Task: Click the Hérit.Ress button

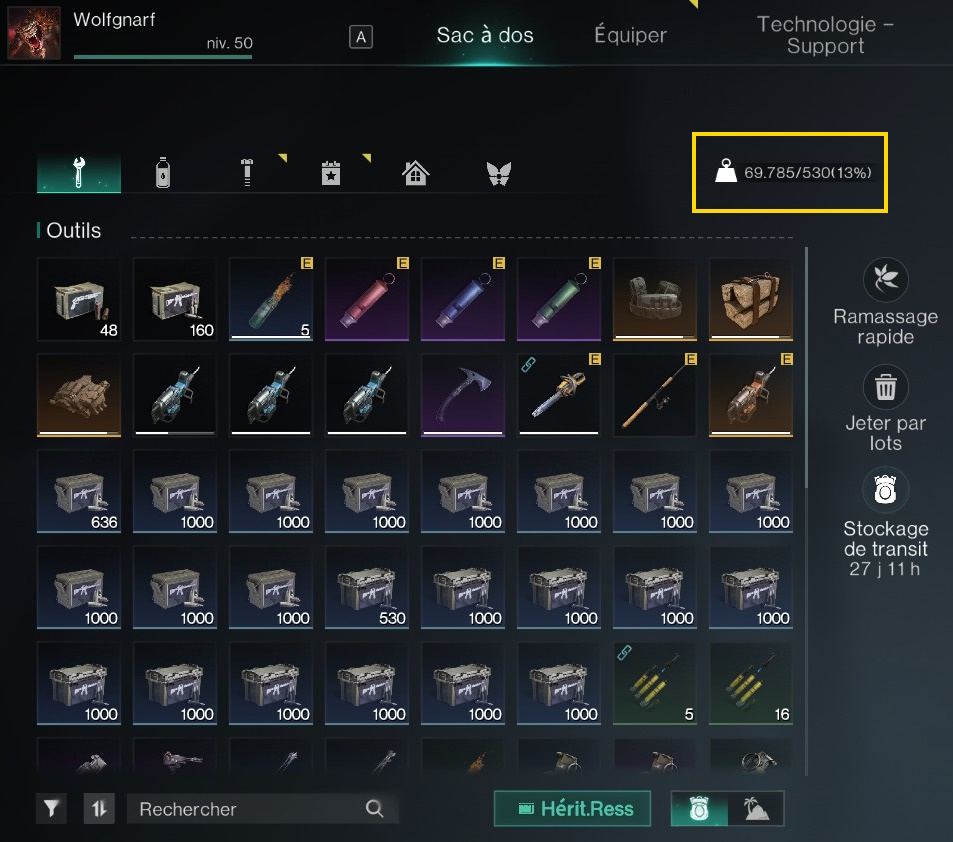Action: click(x=572, y=809)
